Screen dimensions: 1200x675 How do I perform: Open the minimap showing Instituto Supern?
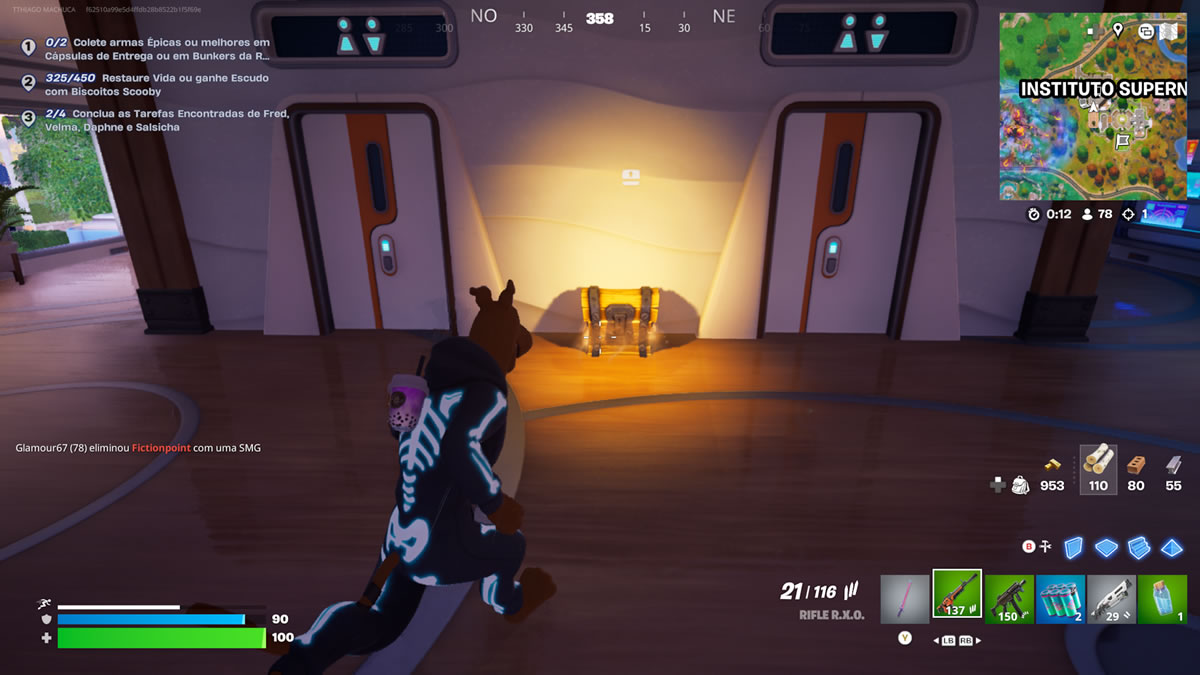1093,110
